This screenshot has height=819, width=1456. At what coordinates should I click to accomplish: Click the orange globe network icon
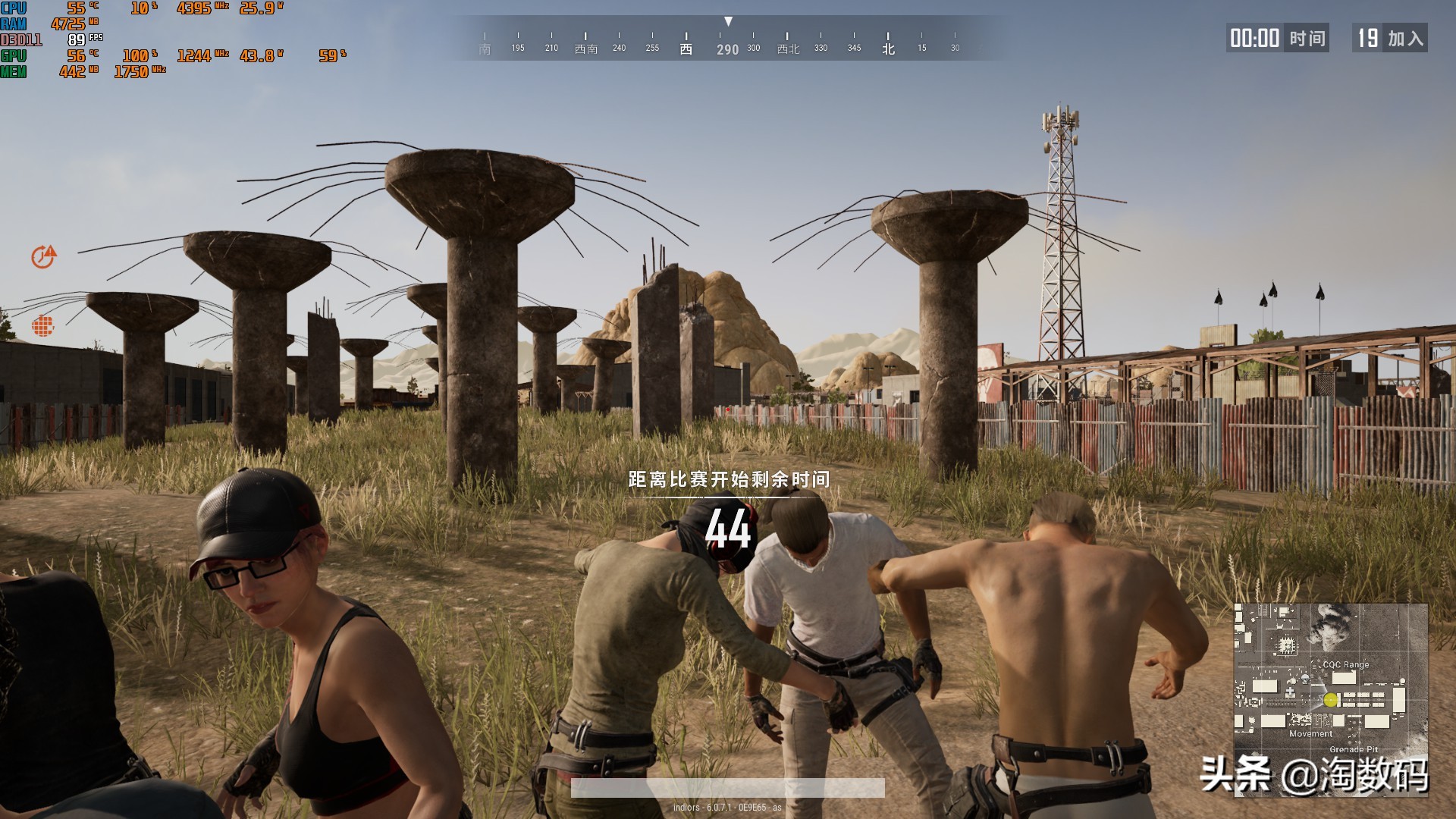(43, 326)
